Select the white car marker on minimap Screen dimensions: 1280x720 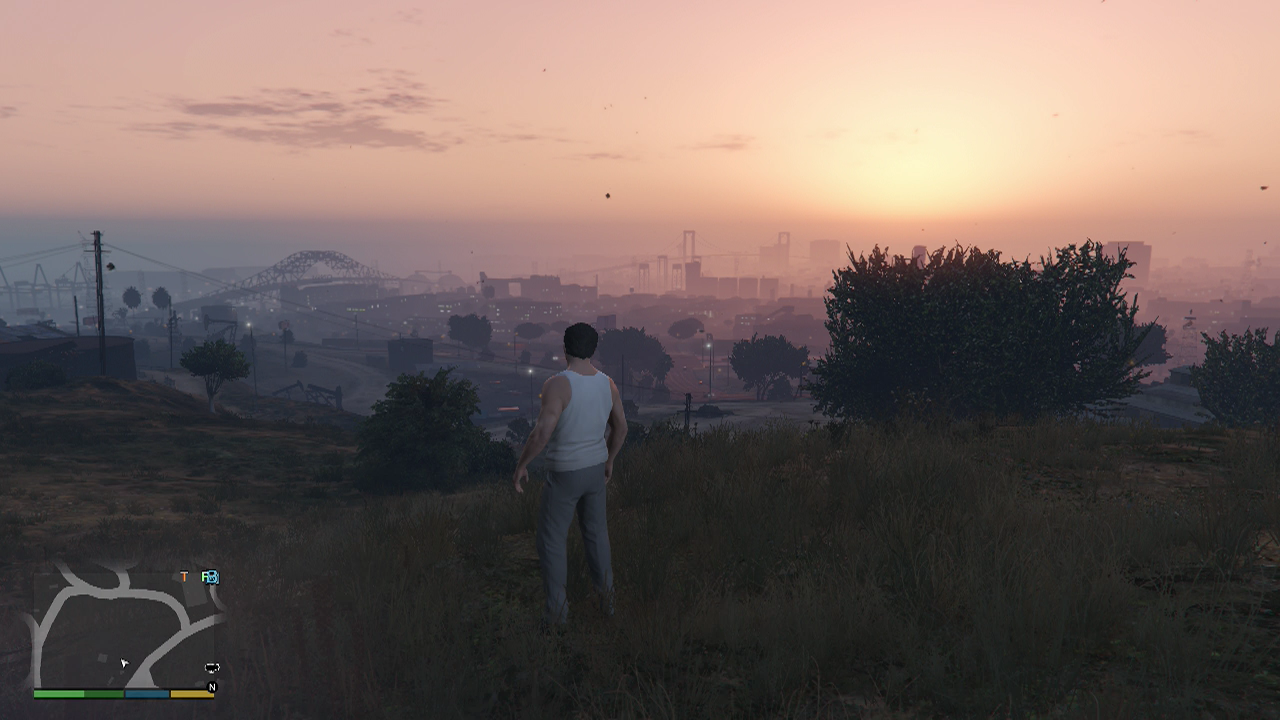coord(212,667)
